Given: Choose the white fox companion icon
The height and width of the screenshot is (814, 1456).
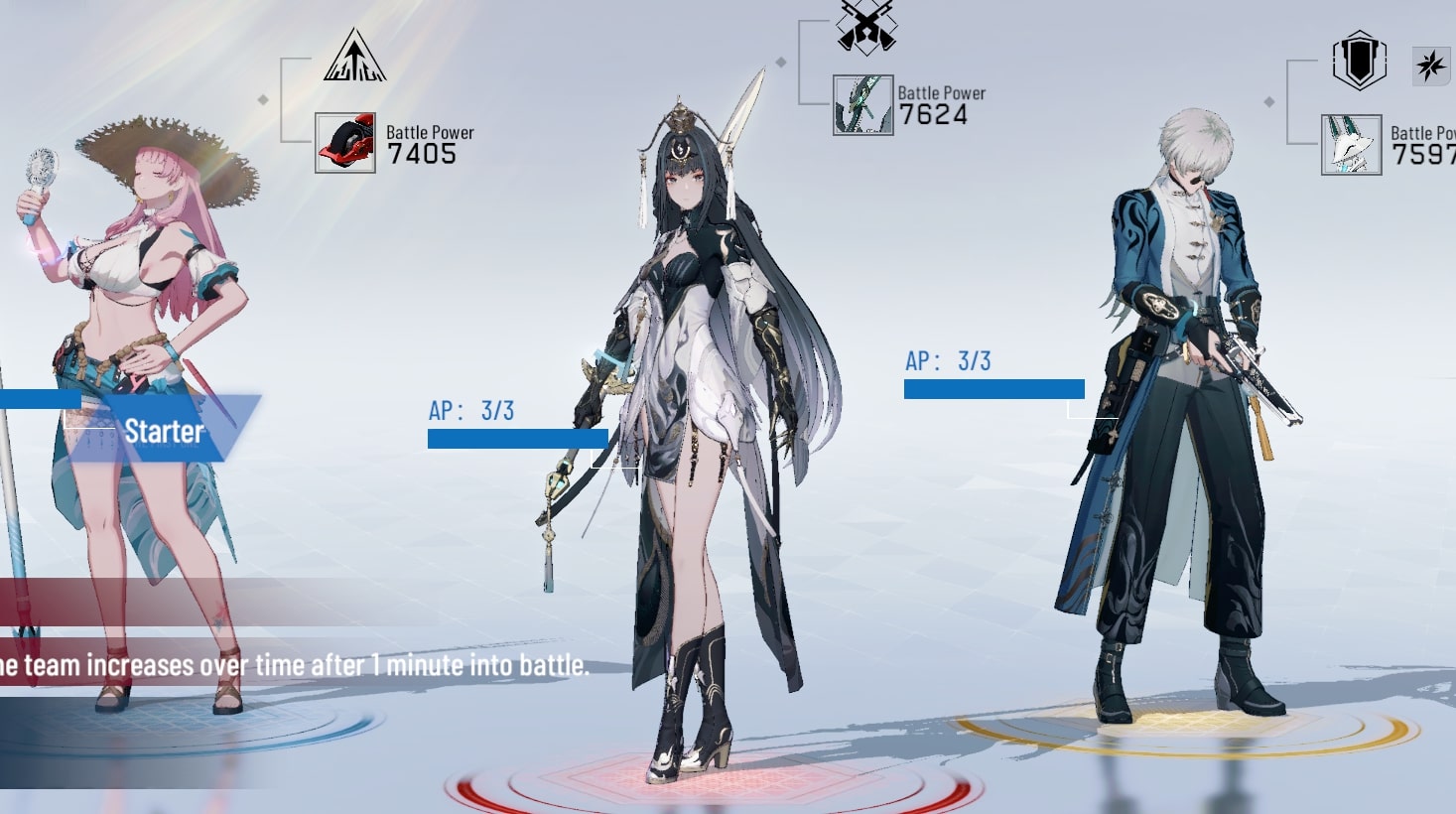Looking at the screenshot, I should 1351,145.
